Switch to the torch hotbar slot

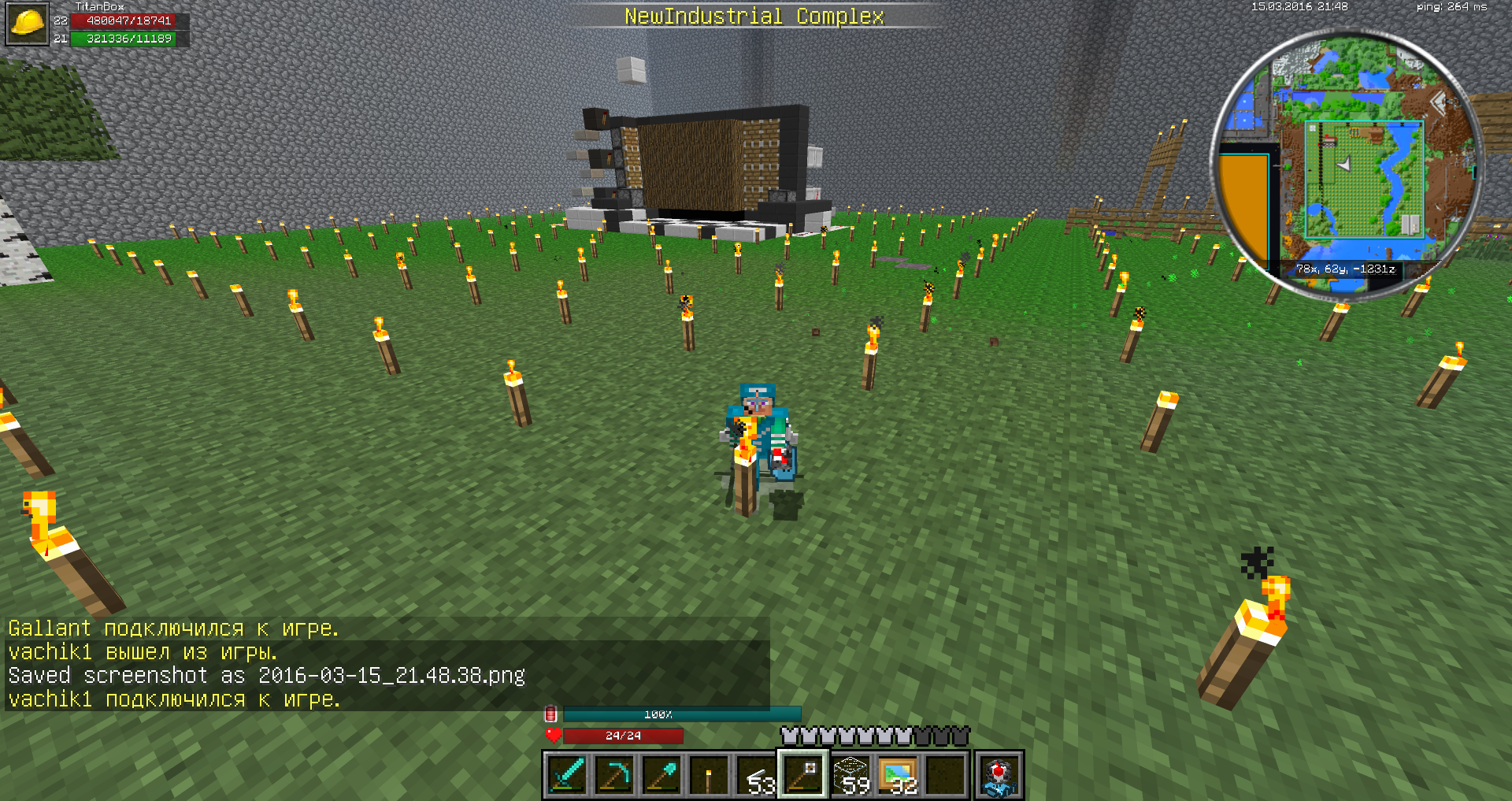(x=708, y=775)
